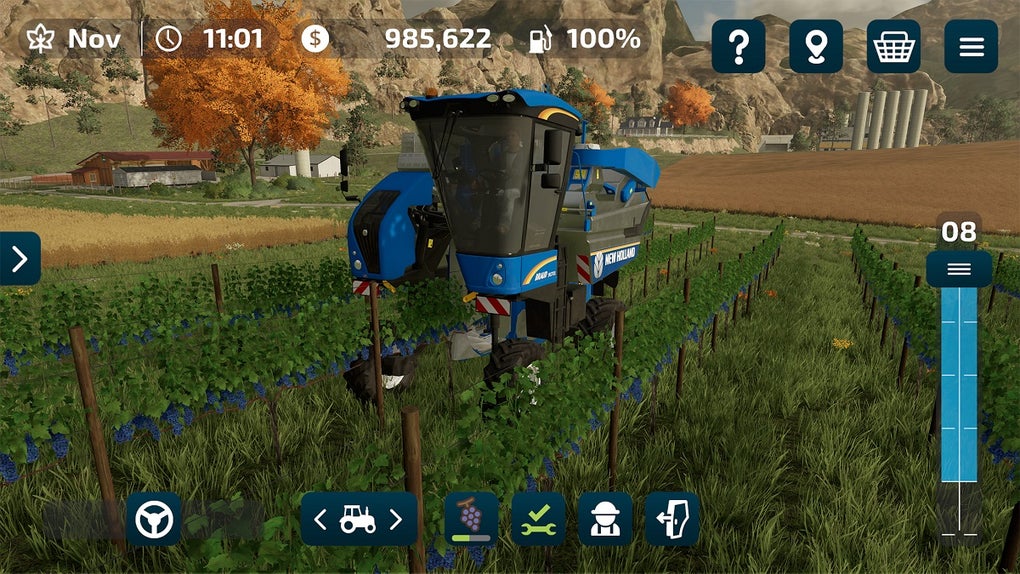This screenshot has height=574, width=1020.
Task: Select the grape harvest fill icon
Action: pyautogui.click(x=471, y=519)
